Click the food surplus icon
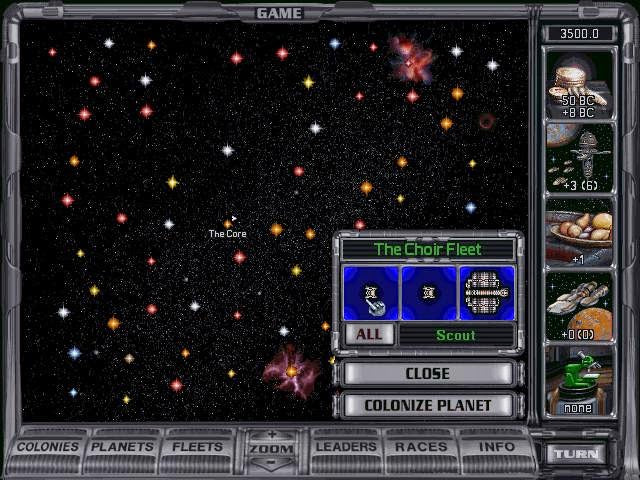 click(580, 231)
